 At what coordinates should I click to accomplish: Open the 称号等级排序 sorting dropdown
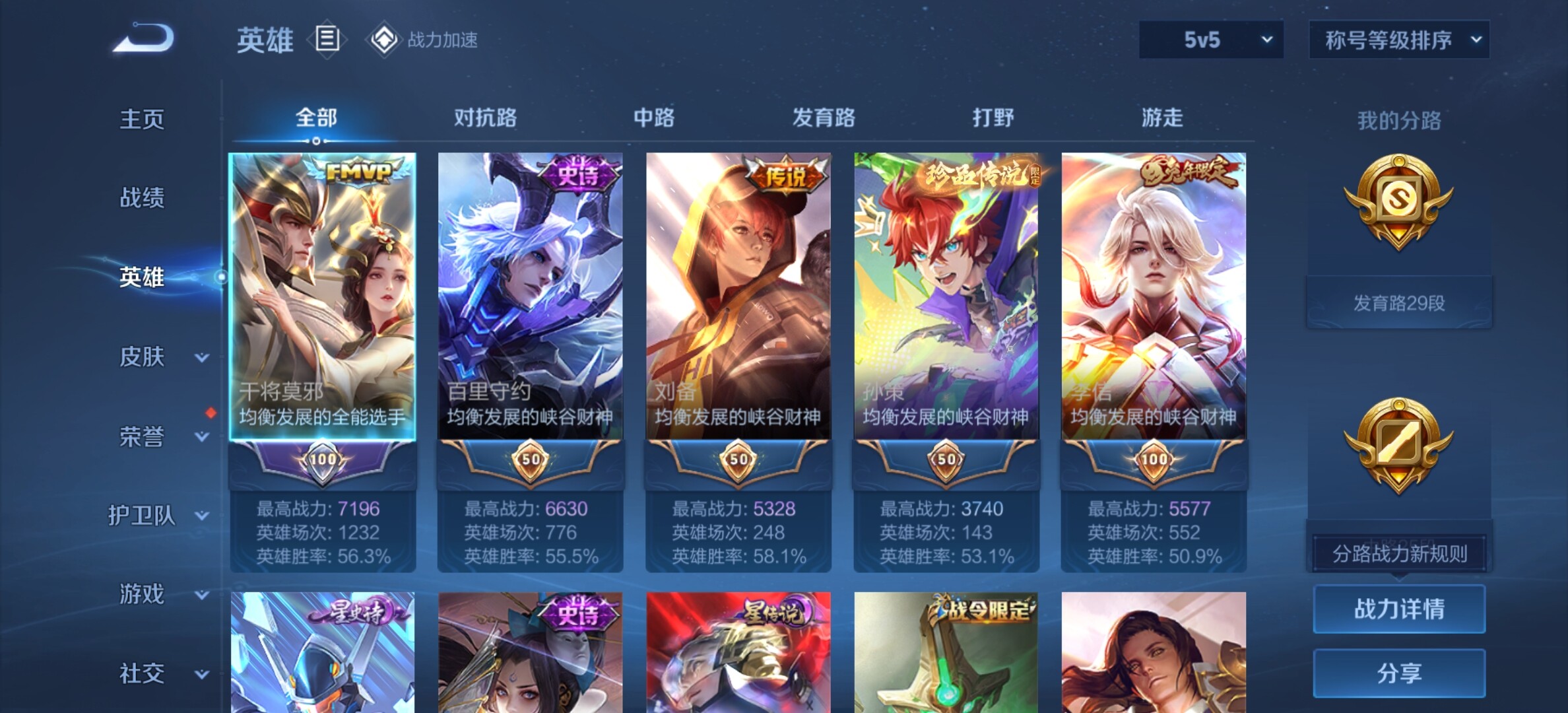pyautogui.click(x=1398, y=40)
